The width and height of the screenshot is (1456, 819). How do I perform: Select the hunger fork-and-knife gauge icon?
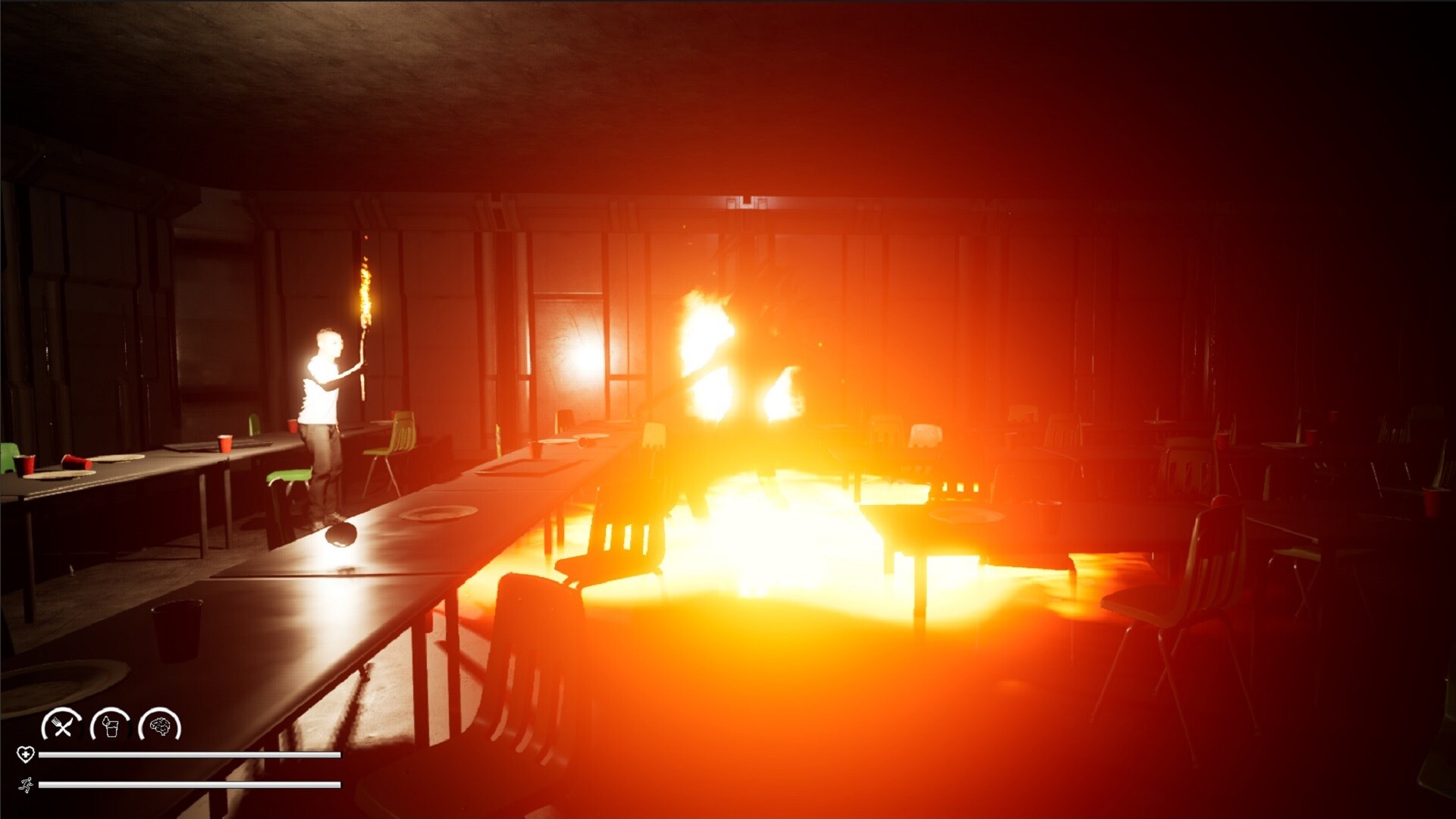63,726
